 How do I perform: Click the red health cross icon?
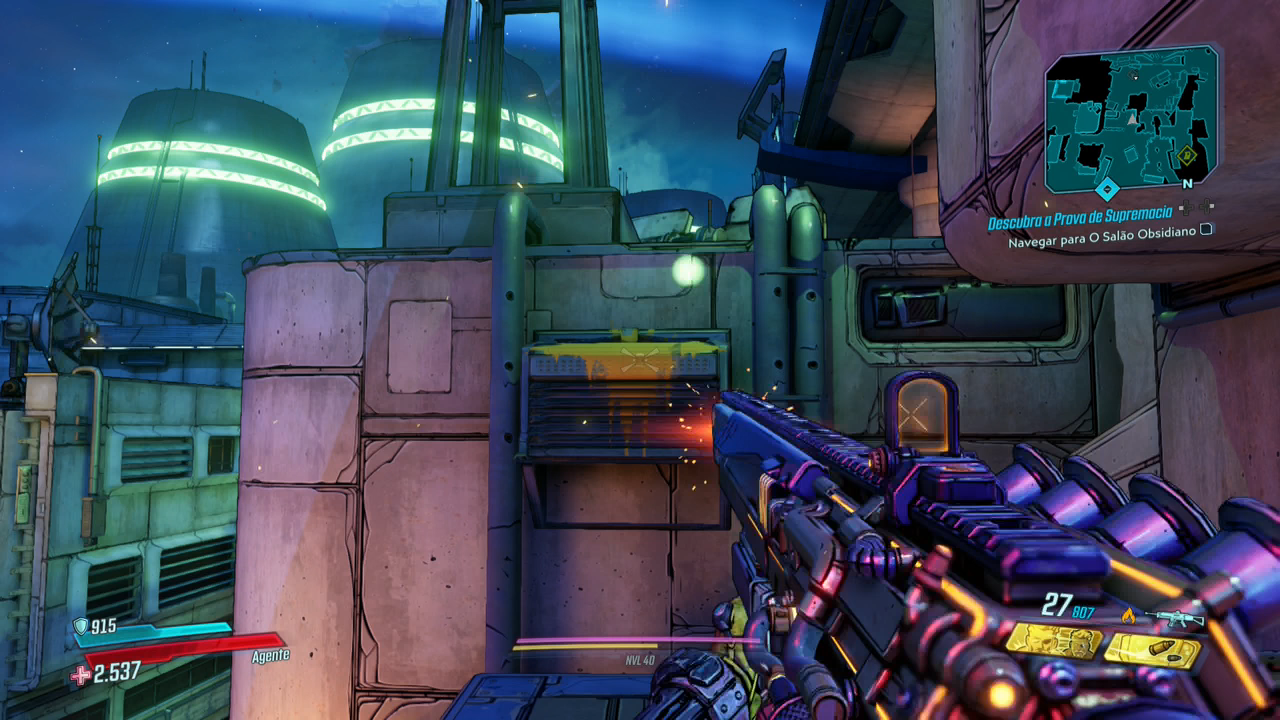pos(80,675)
